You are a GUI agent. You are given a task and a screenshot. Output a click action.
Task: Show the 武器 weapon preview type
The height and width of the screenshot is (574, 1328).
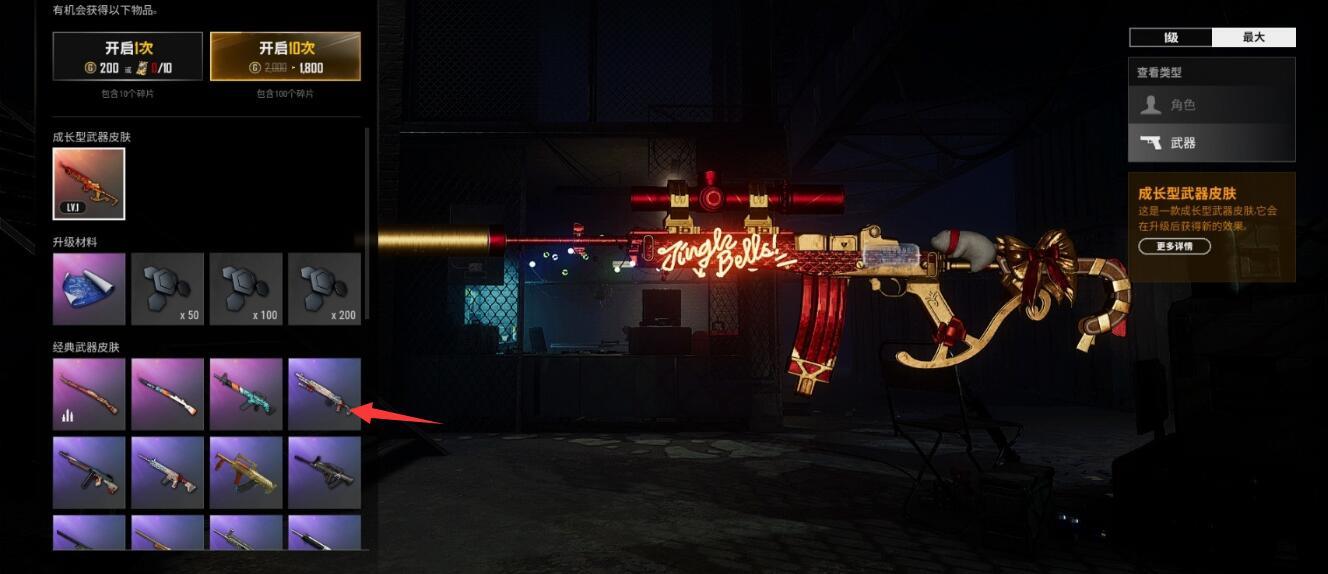click(x=1212, y=143)
